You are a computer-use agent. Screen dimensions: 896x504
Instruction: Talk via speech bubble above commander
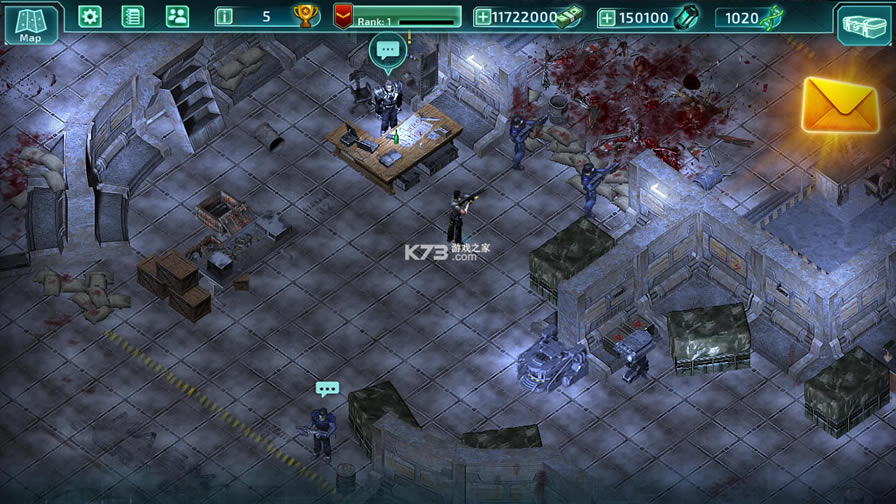pyautogui.click(x=388, y=50)
